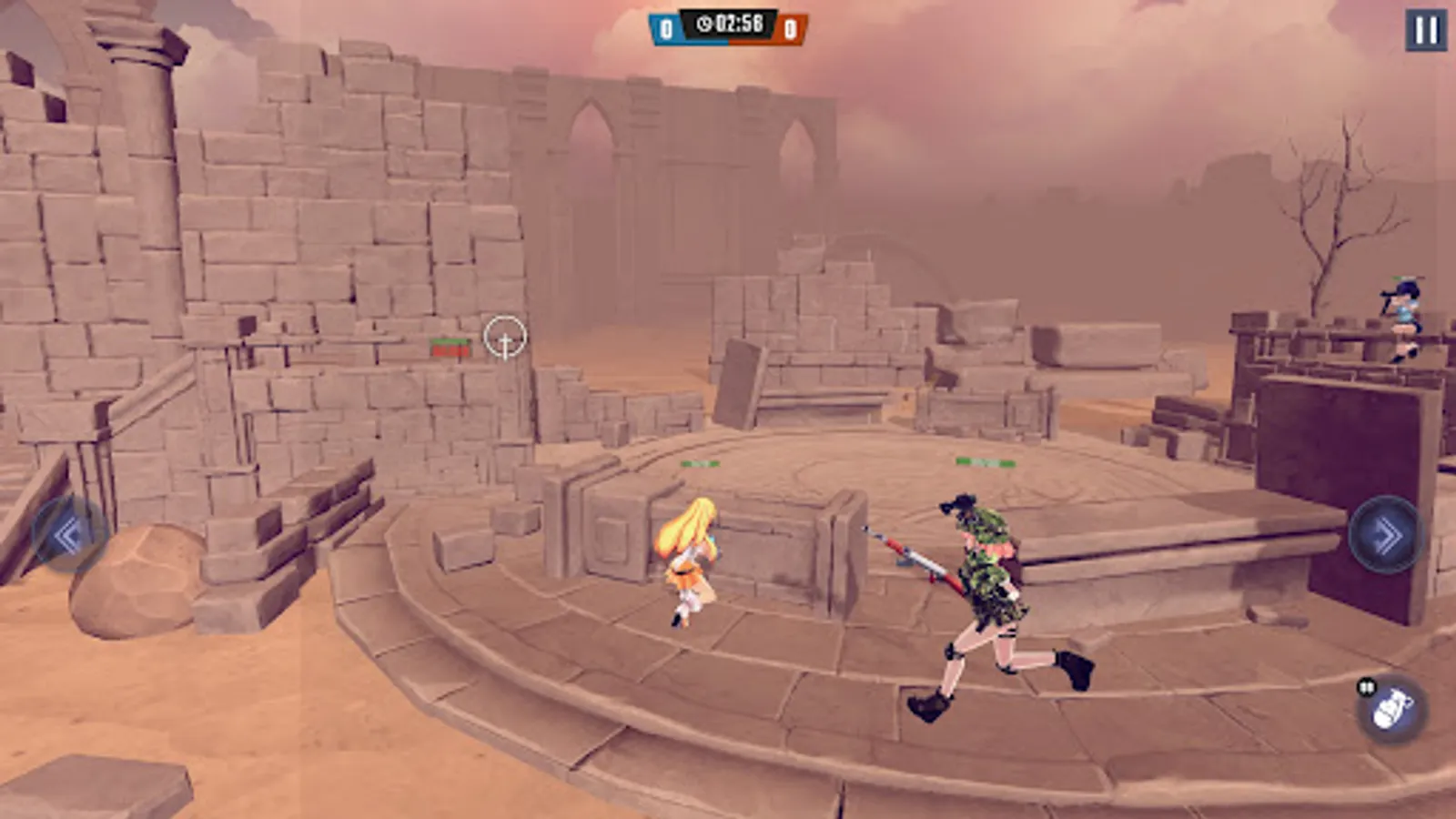
Task: Tap the grenade ammo count badge
Action: click(1366, 685)
